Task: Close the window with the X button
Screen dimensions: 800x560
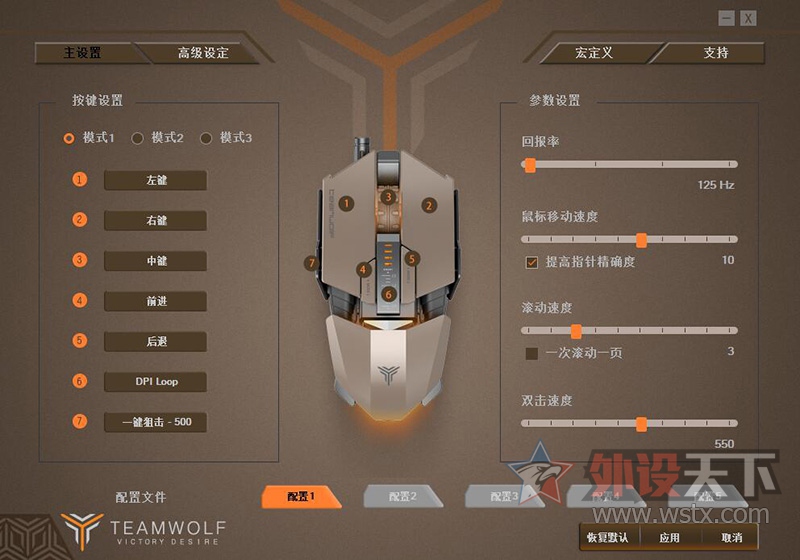Action: pyautogui.click(x=749, y=18)
